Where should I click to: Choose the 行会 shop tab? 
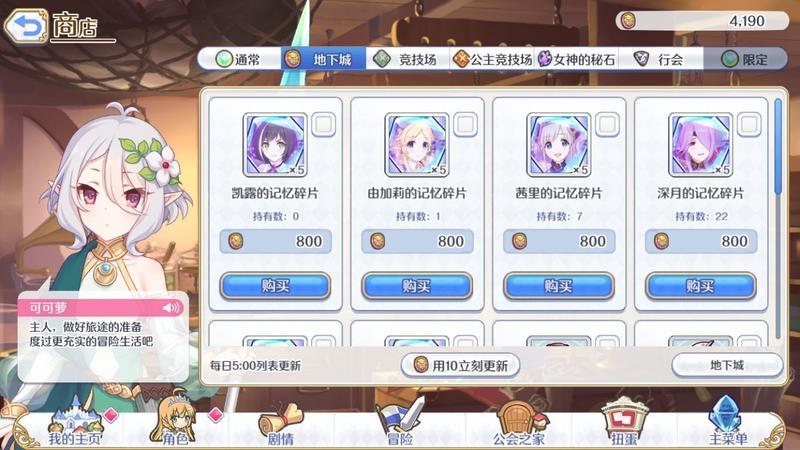[660, 60]
